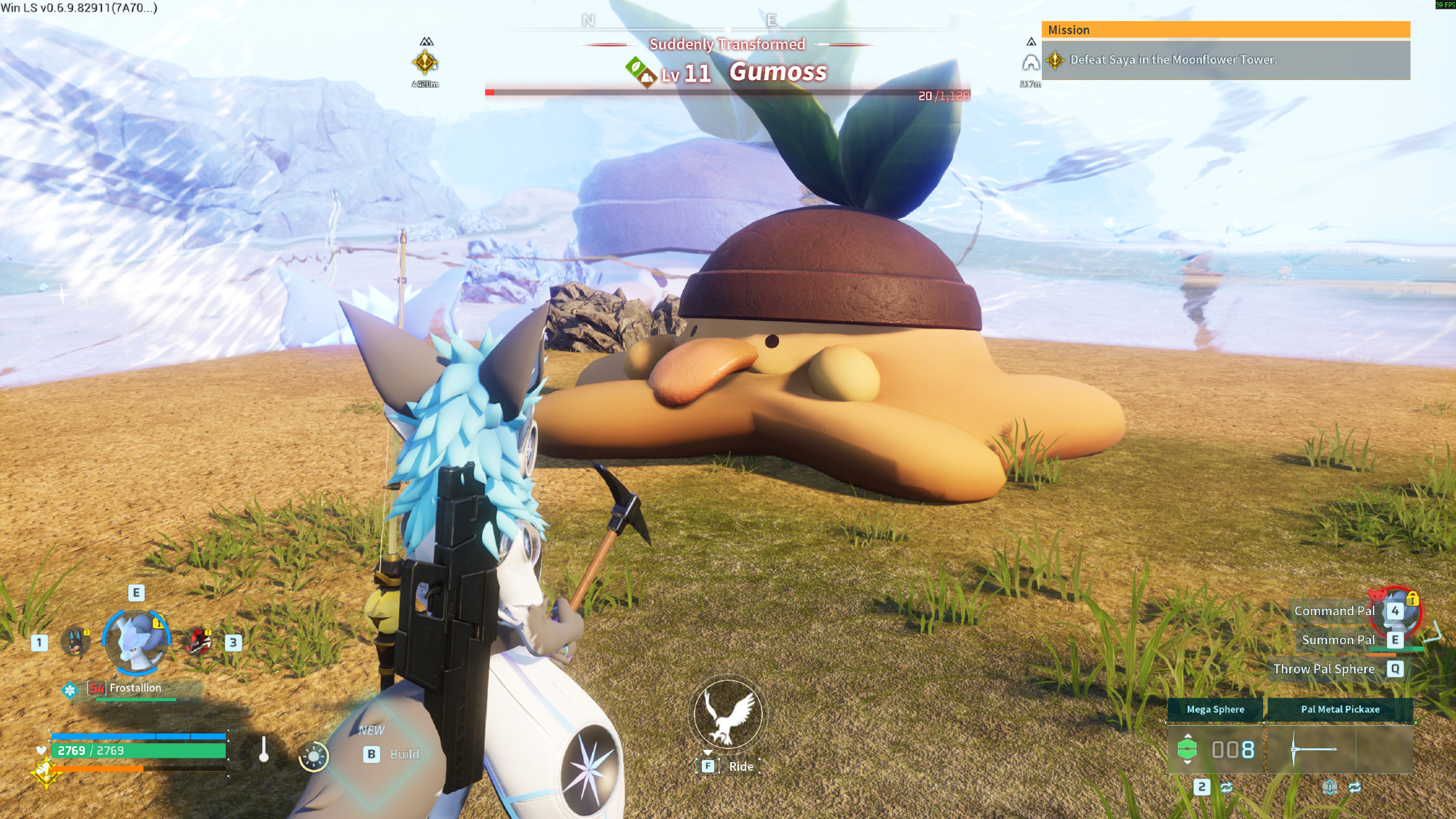This screenshot has height=819, width=1456.
Task: Click the Gumoss element type icon
Action: pyautogui.click(x=641, y=72)
